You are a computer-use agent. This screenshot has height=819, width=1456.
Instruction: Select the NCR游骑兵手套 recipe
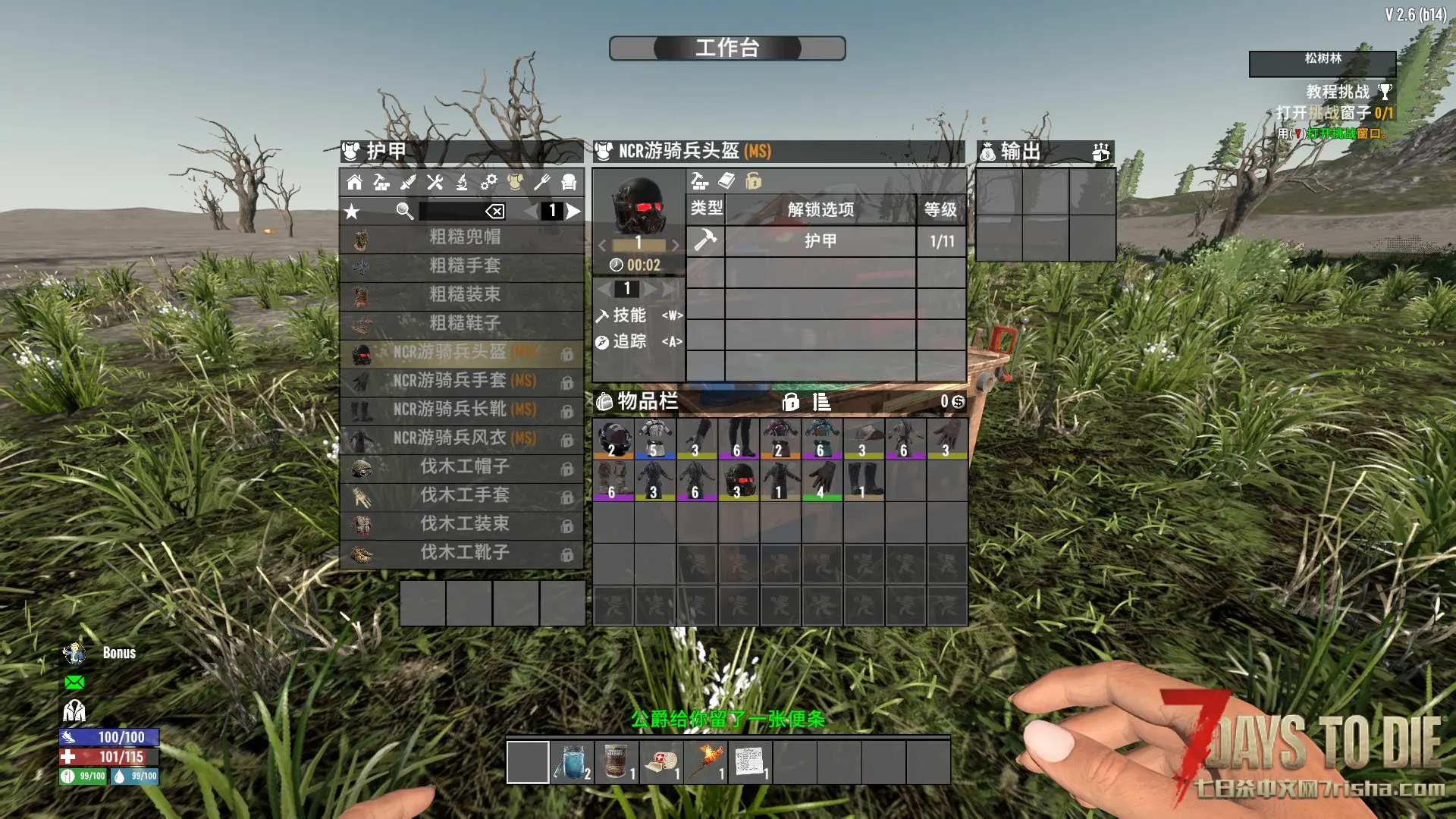[x=464, y=381]
